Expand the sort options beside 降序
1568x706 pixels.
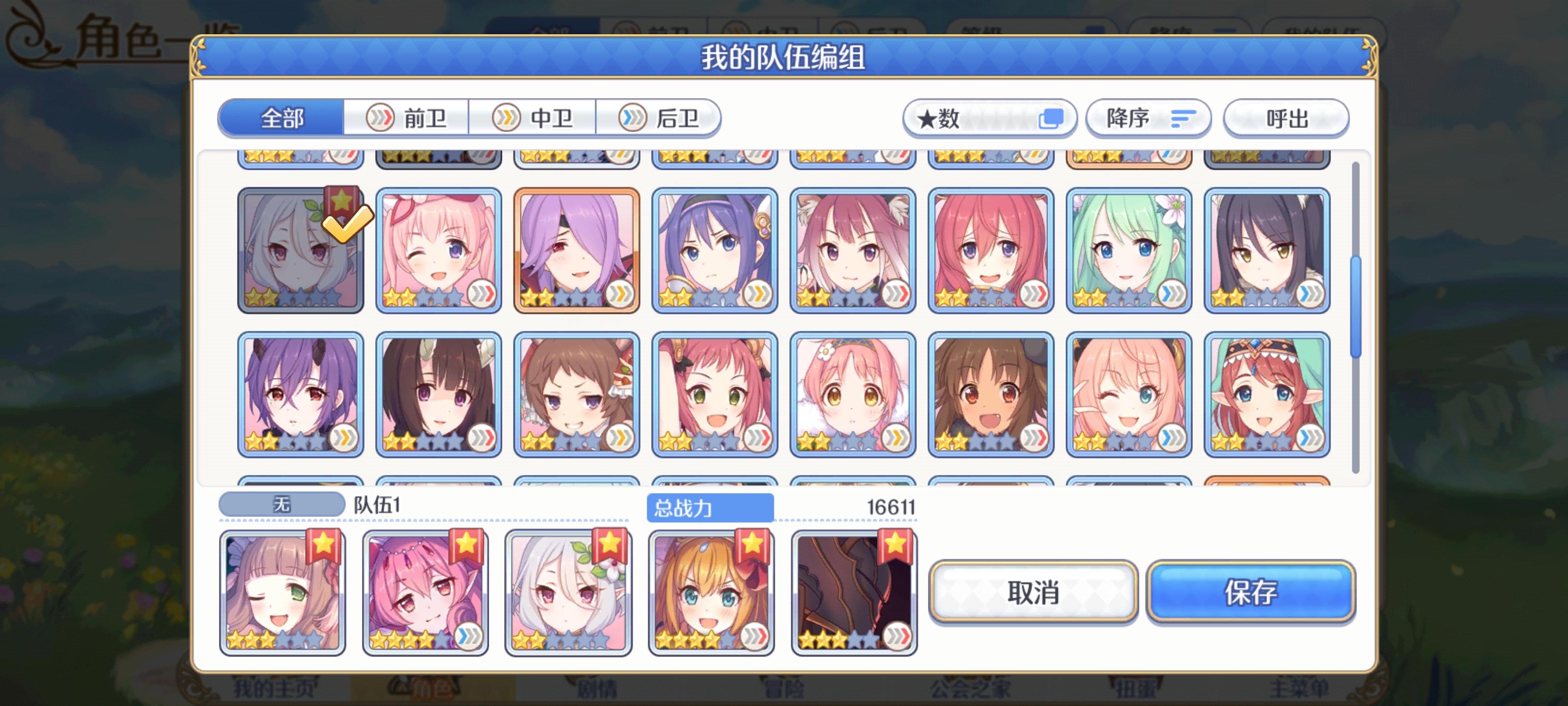click(x=1183, y=118)
